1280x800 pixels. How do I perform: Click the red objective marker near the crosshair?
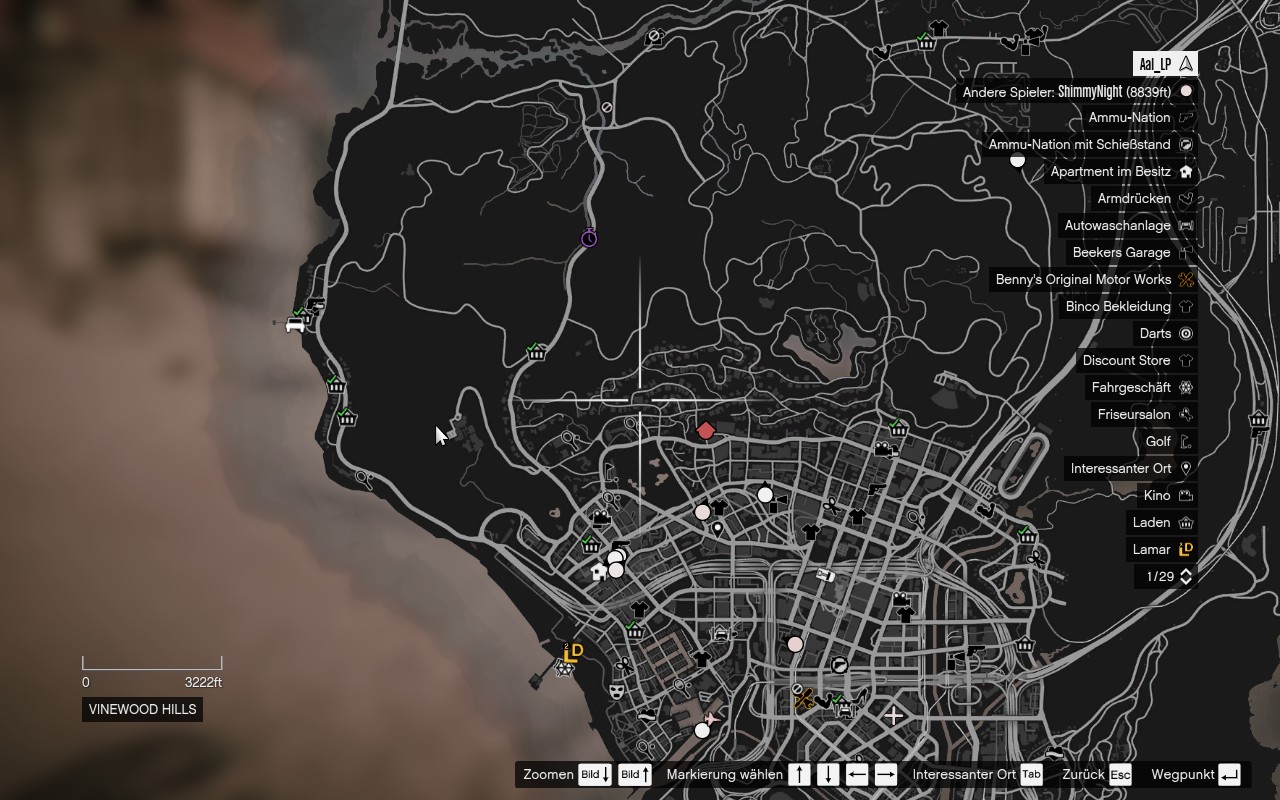tap(707, 430)
